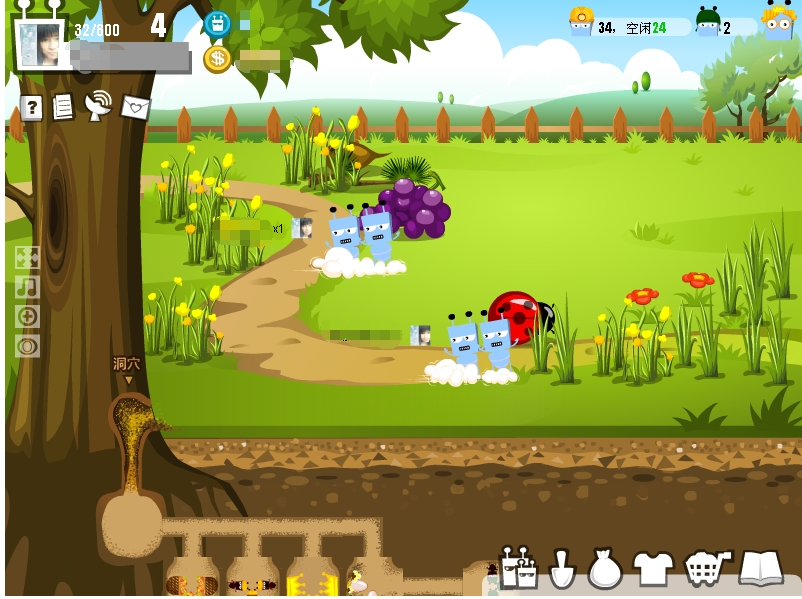Click the blue robot currency icon

(217, 24)
